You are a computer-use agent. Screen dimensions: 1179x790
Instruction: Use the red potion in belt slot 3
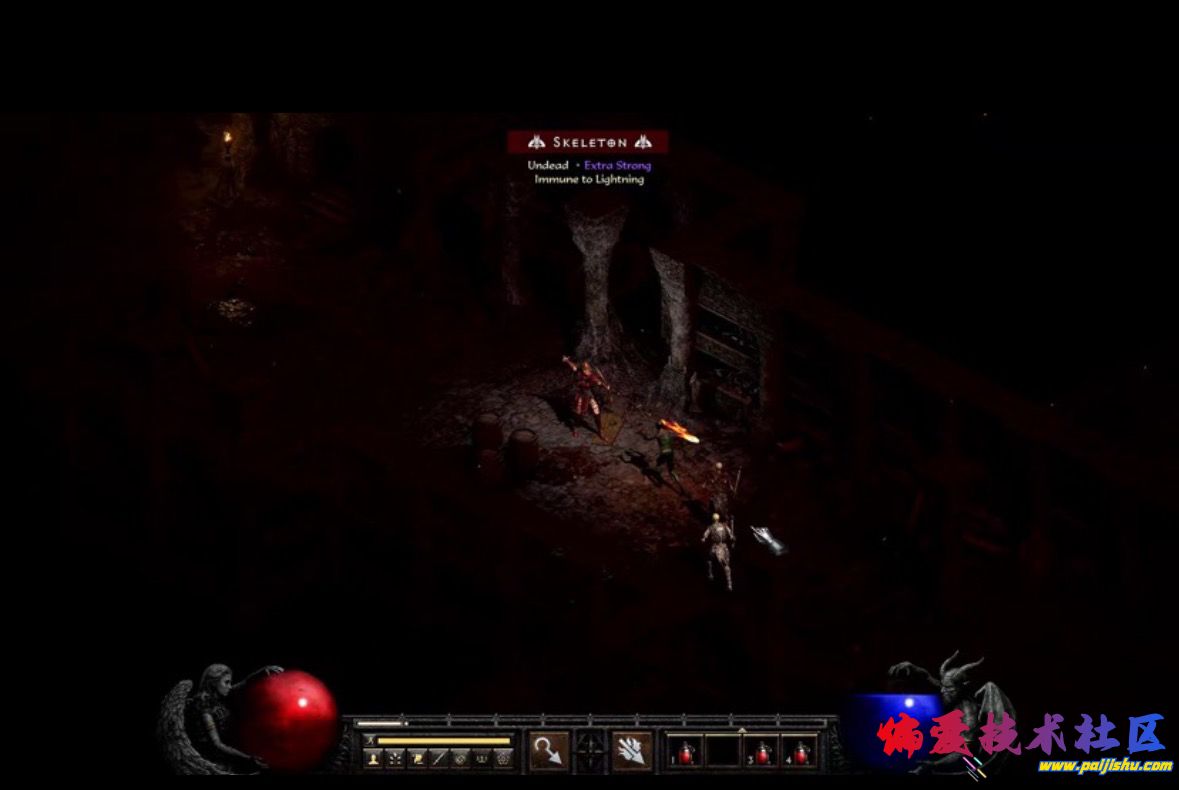click(763, 752)
